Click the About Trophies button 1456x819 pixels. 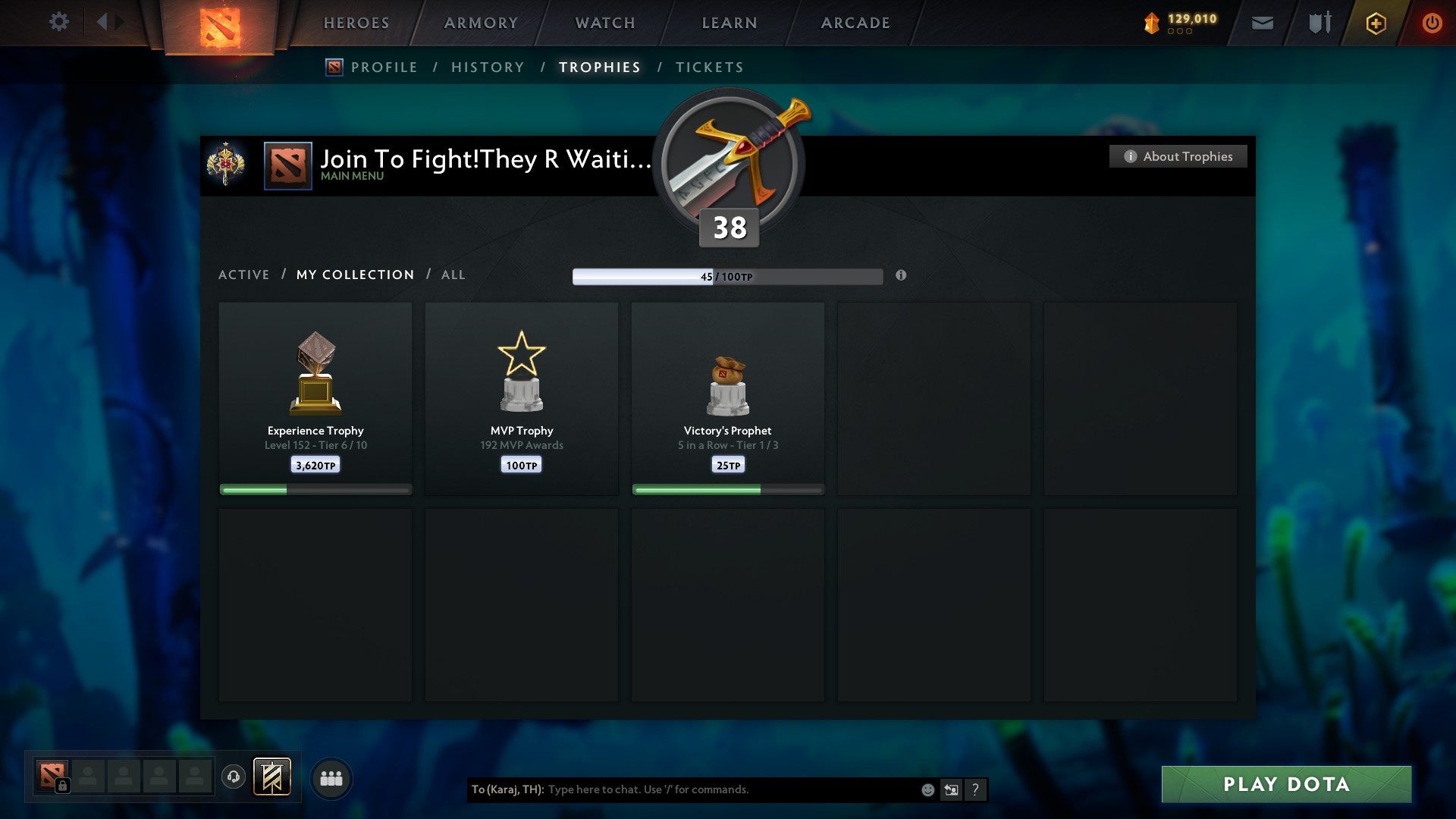click(1178, 156)
